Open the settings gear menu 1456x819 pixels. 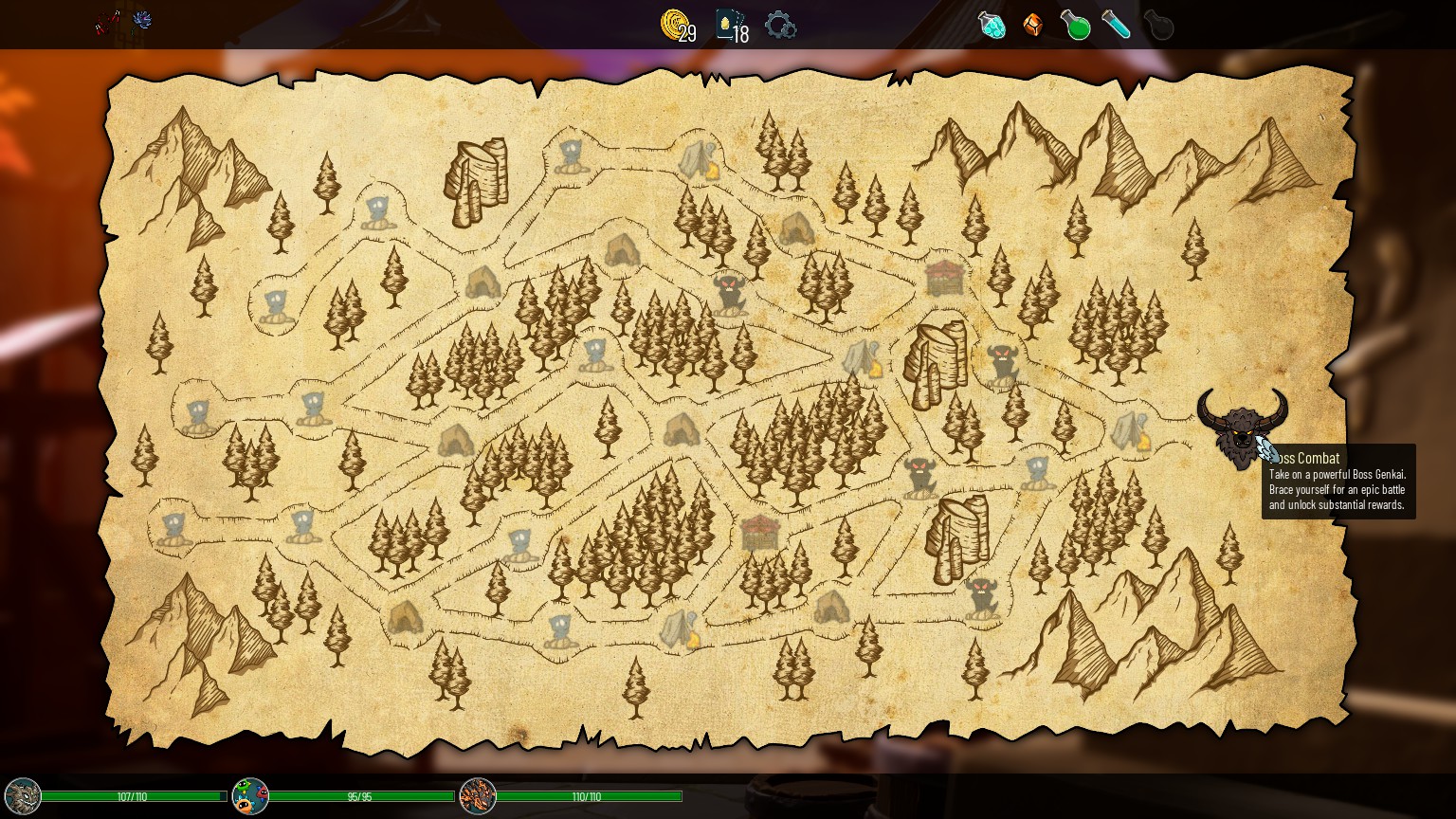tap(780, 25)
